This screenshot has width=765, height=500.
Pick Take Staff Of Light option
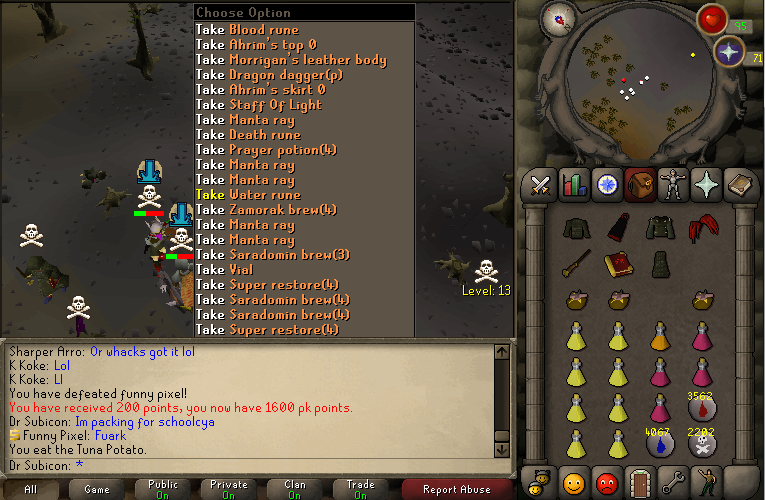pyautogui.click(x=258, y=105)
